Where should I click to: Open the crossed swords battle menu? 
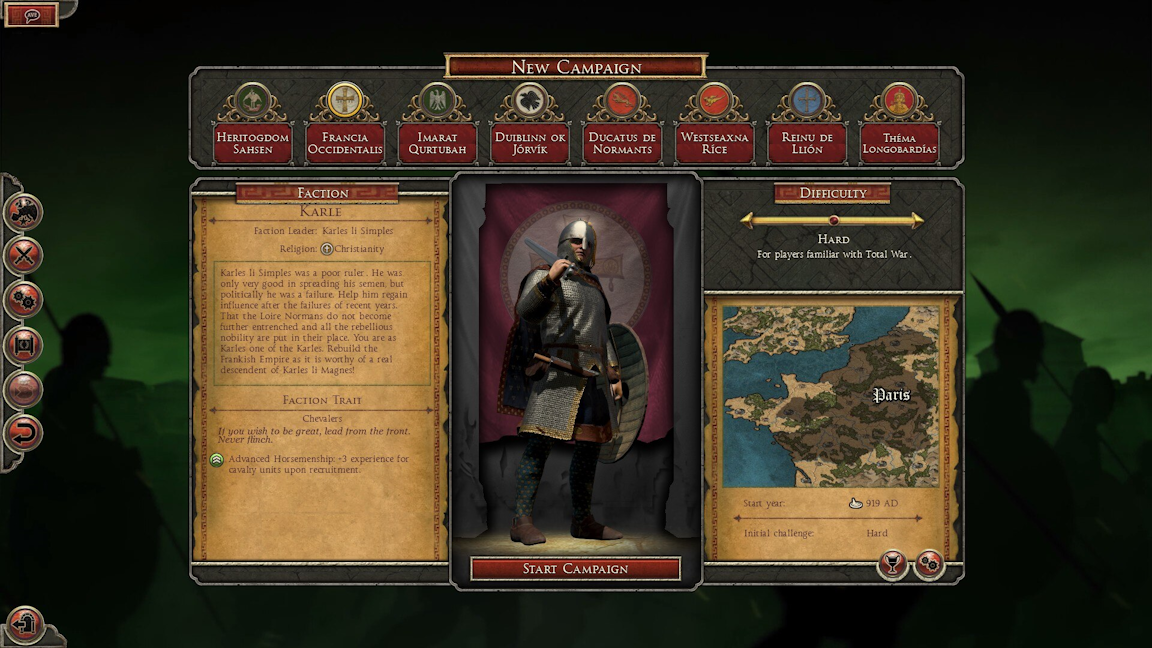click(x=23, y=256)
